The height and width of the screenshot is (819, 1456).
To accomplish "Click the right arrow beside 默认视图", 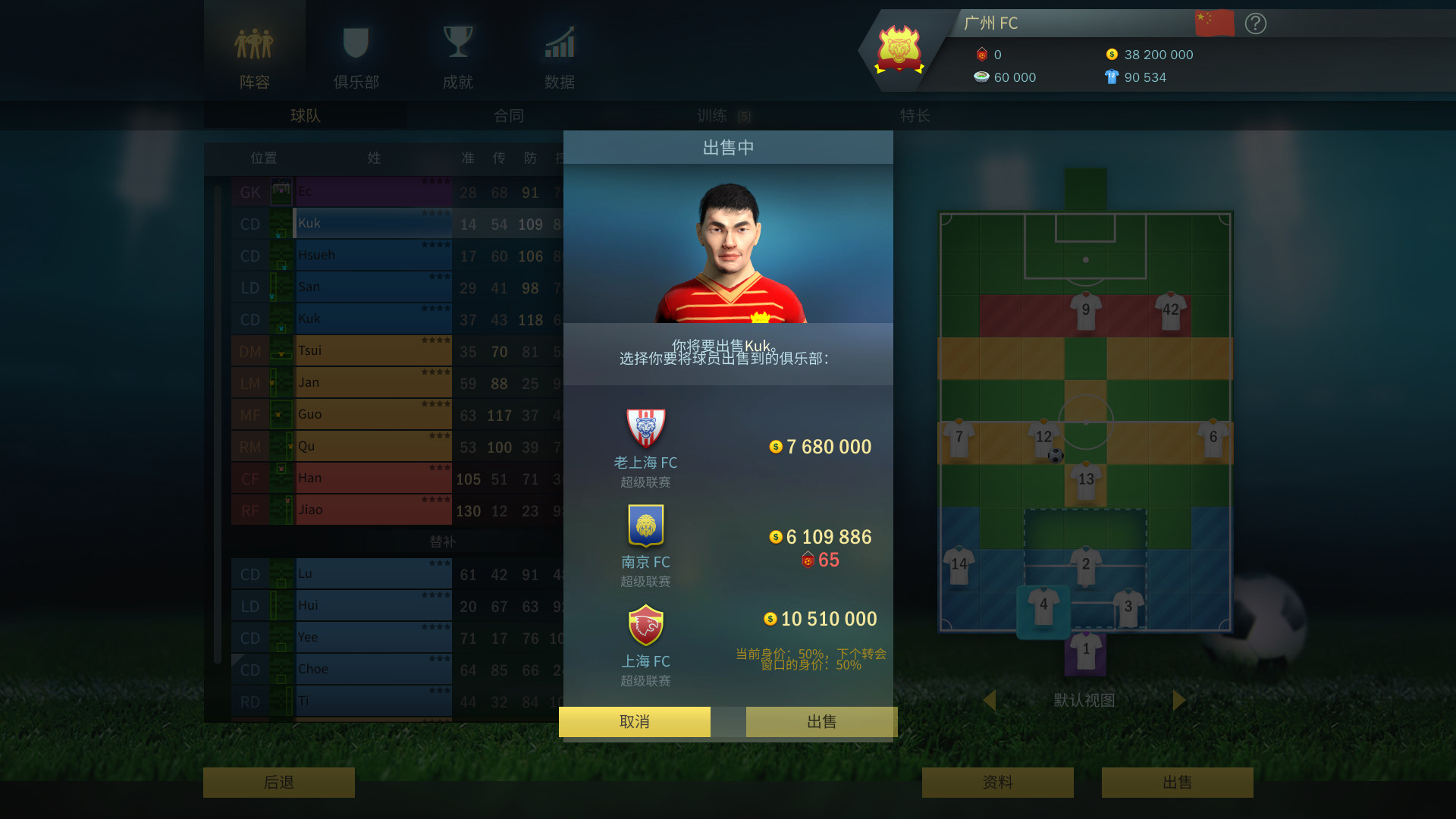I will pyautogui.click(x=1178, y=701).
